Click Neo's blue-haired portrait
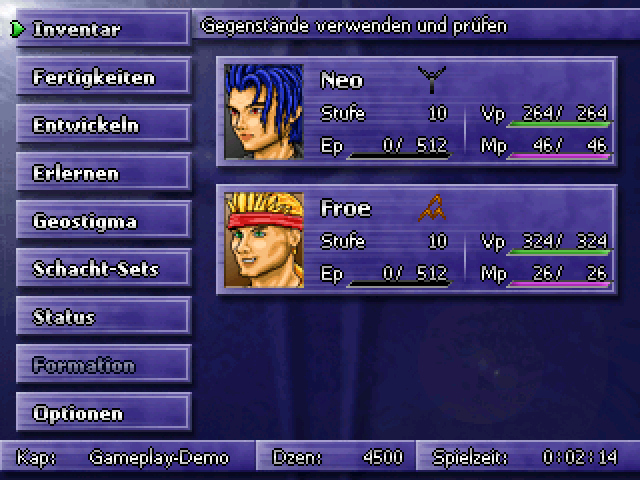 click(264, 112)
